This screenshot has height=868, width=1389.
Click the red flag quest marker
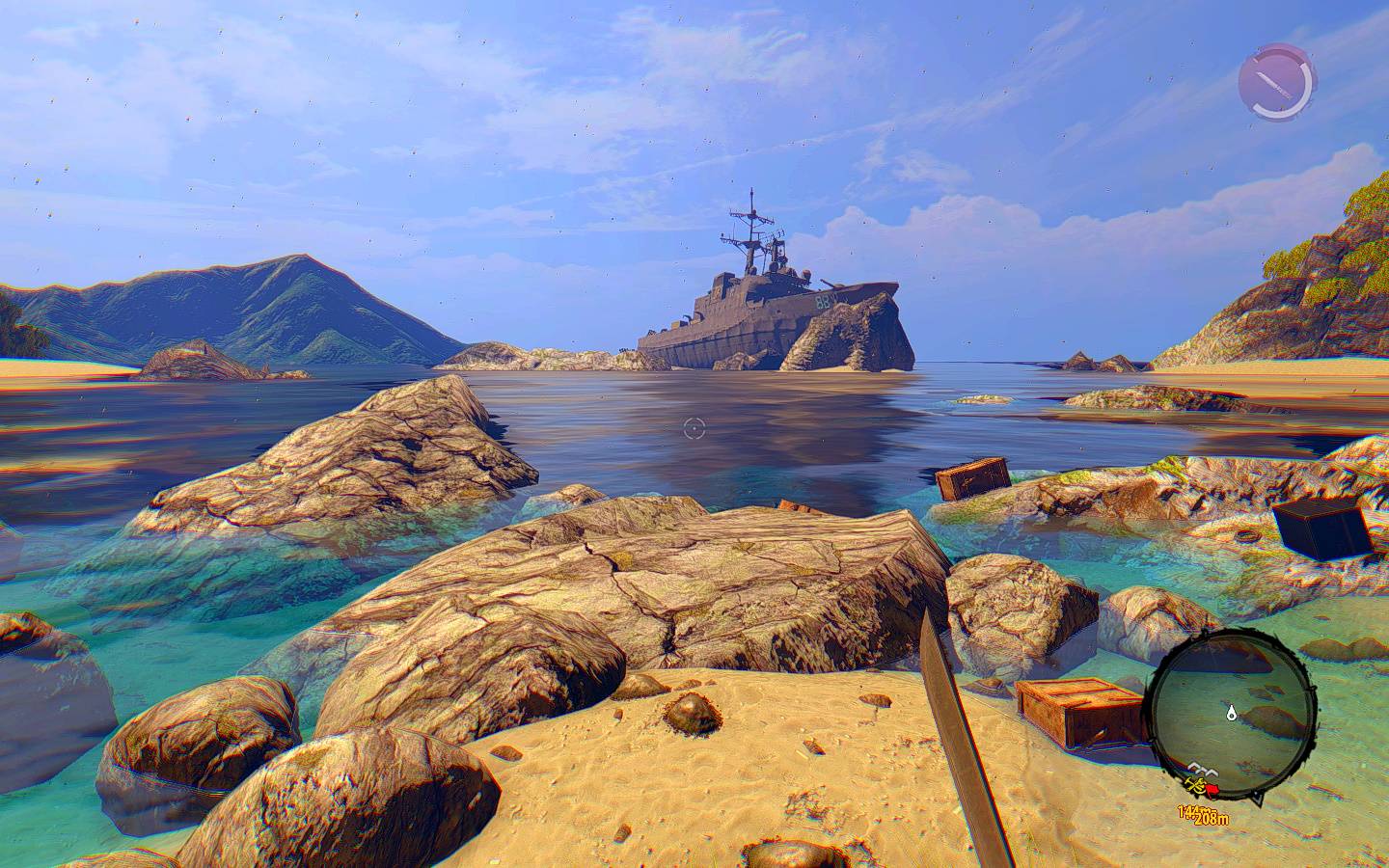(1212, 790)
